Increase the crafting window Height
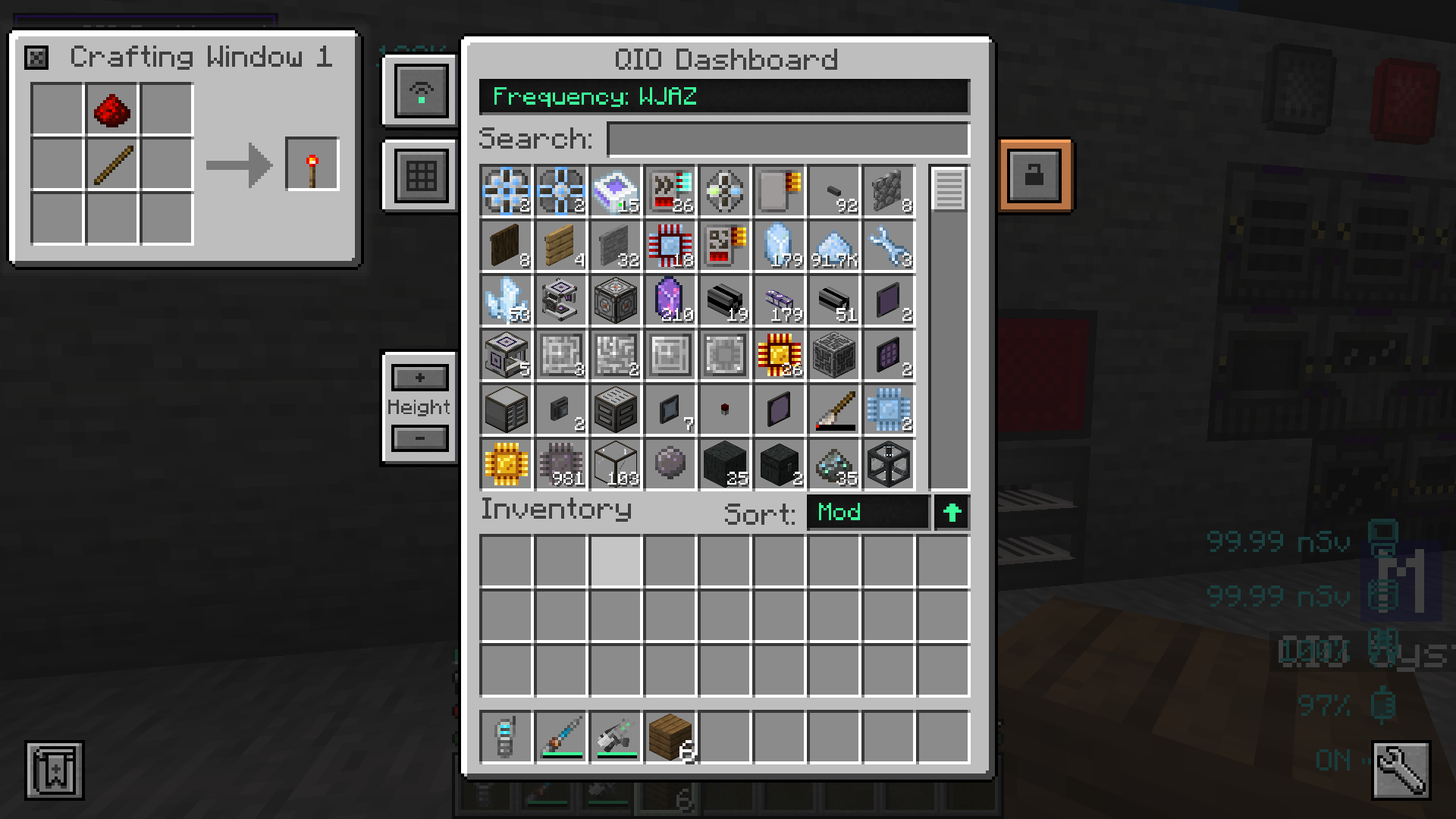Screen dimensions: 1456x819 (419, 377)
